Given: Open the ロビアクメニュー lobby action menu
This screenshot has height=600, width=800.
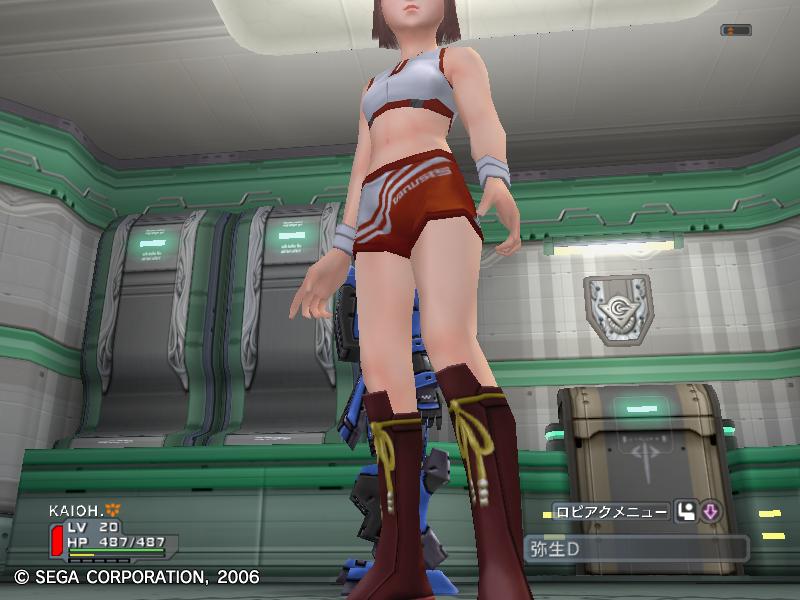Looking at the screenshot, I should [x=610, y=512].
